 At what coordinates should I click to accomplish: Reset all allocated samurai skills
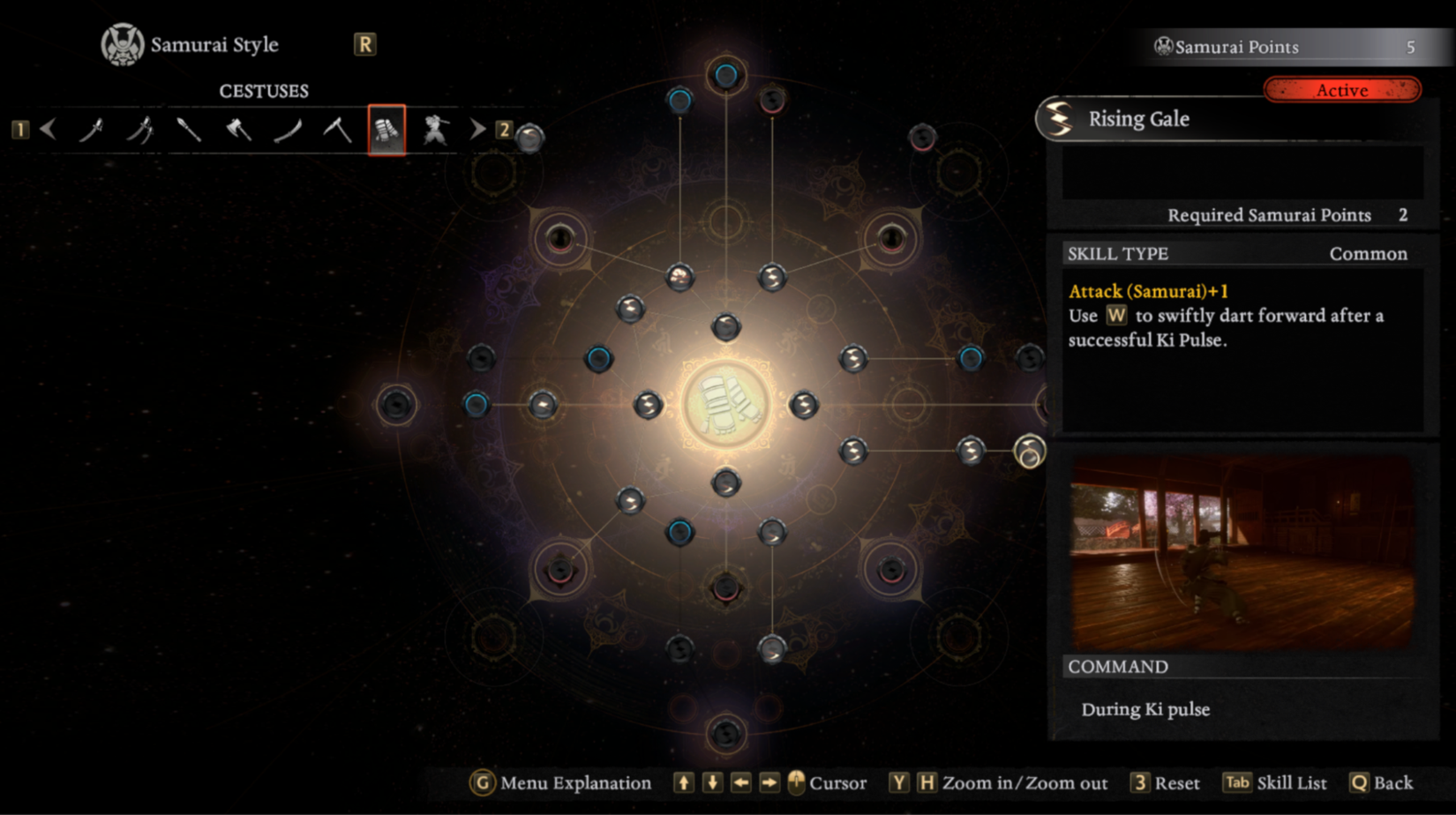click(1178, 783)
